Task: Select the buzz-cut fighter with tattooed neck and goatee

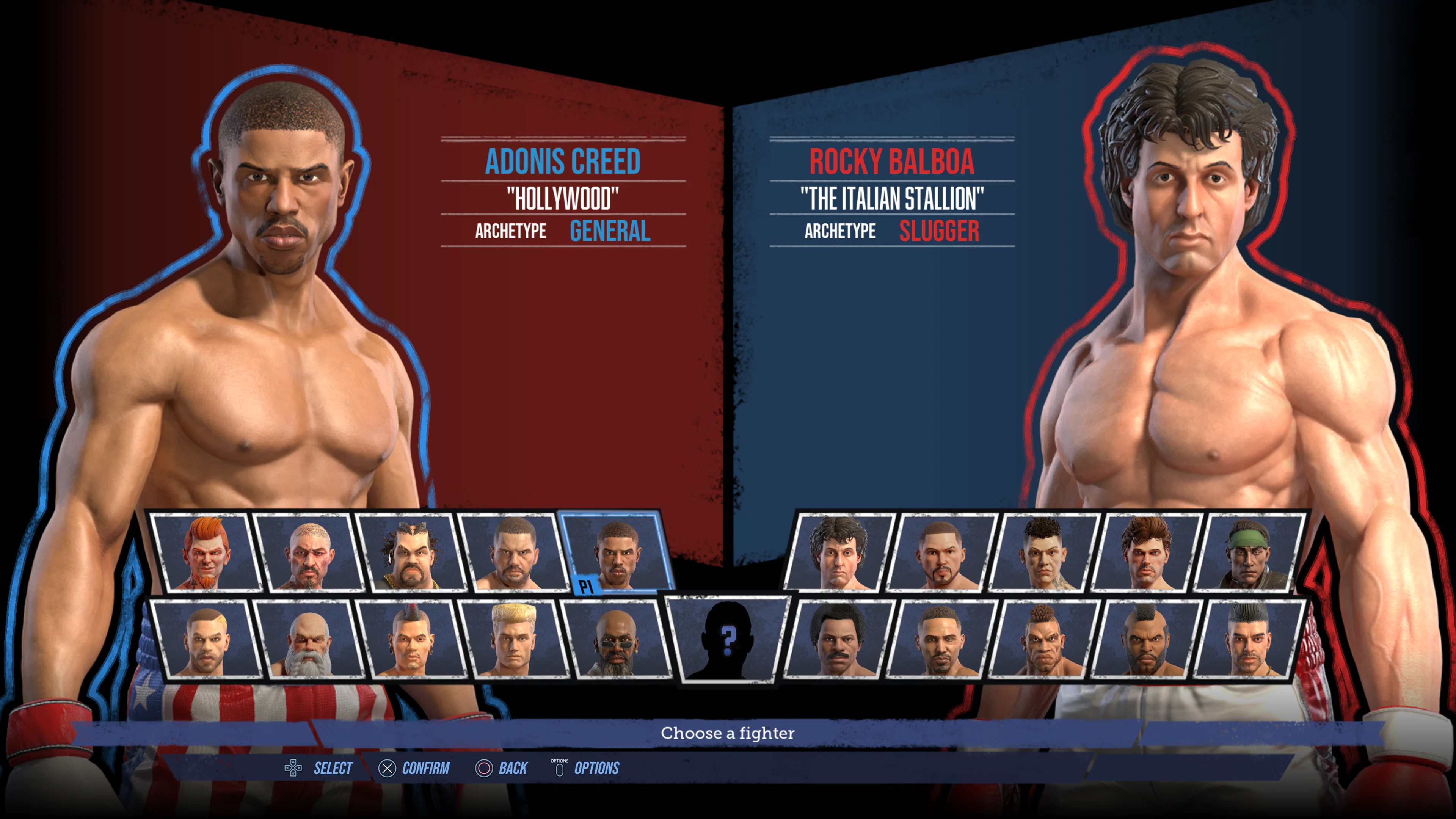Action: [x=308, y=552]
